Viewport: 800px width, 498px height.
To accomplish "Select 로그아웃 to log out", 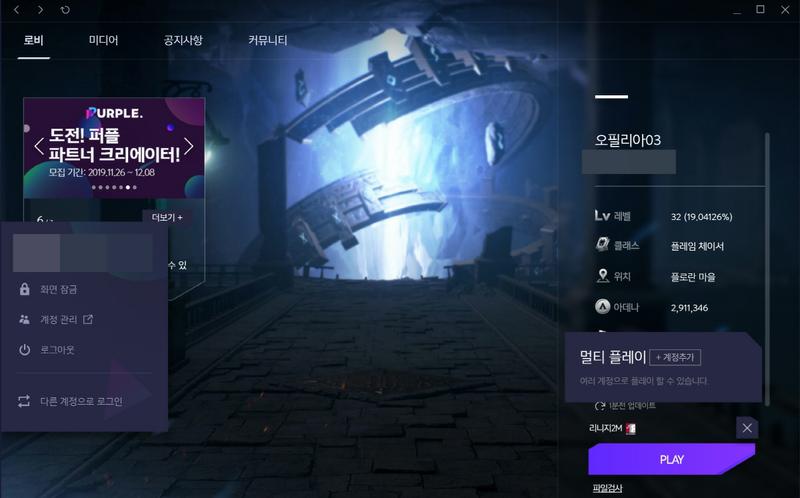I will 56,350.
